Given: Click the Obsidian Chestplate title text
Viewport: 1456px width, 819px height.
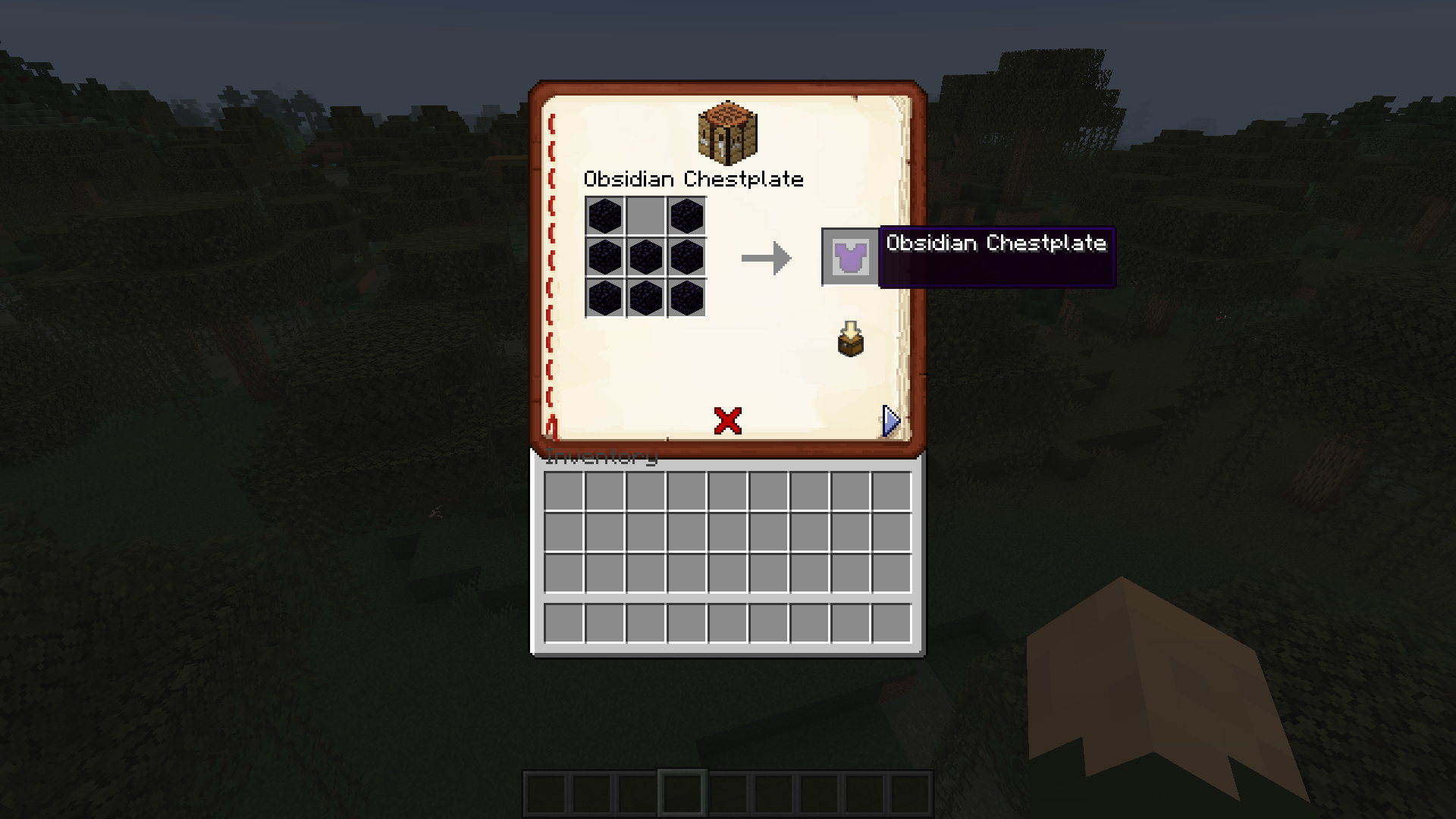Looking at the screenshot, I should [x=695, y=180].
